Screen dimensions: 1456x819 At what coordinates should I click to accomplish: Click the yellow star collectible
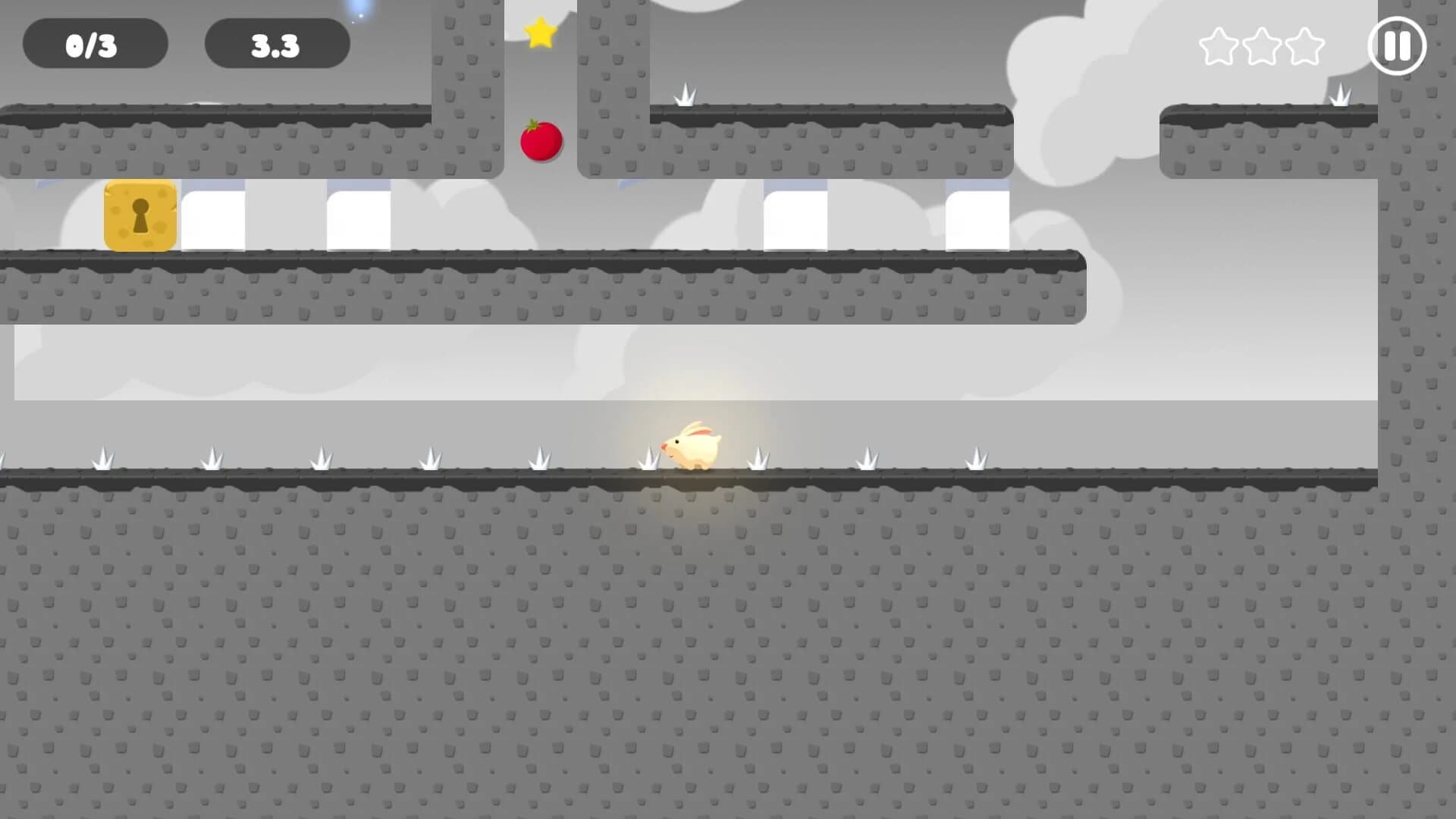[539, 32]
